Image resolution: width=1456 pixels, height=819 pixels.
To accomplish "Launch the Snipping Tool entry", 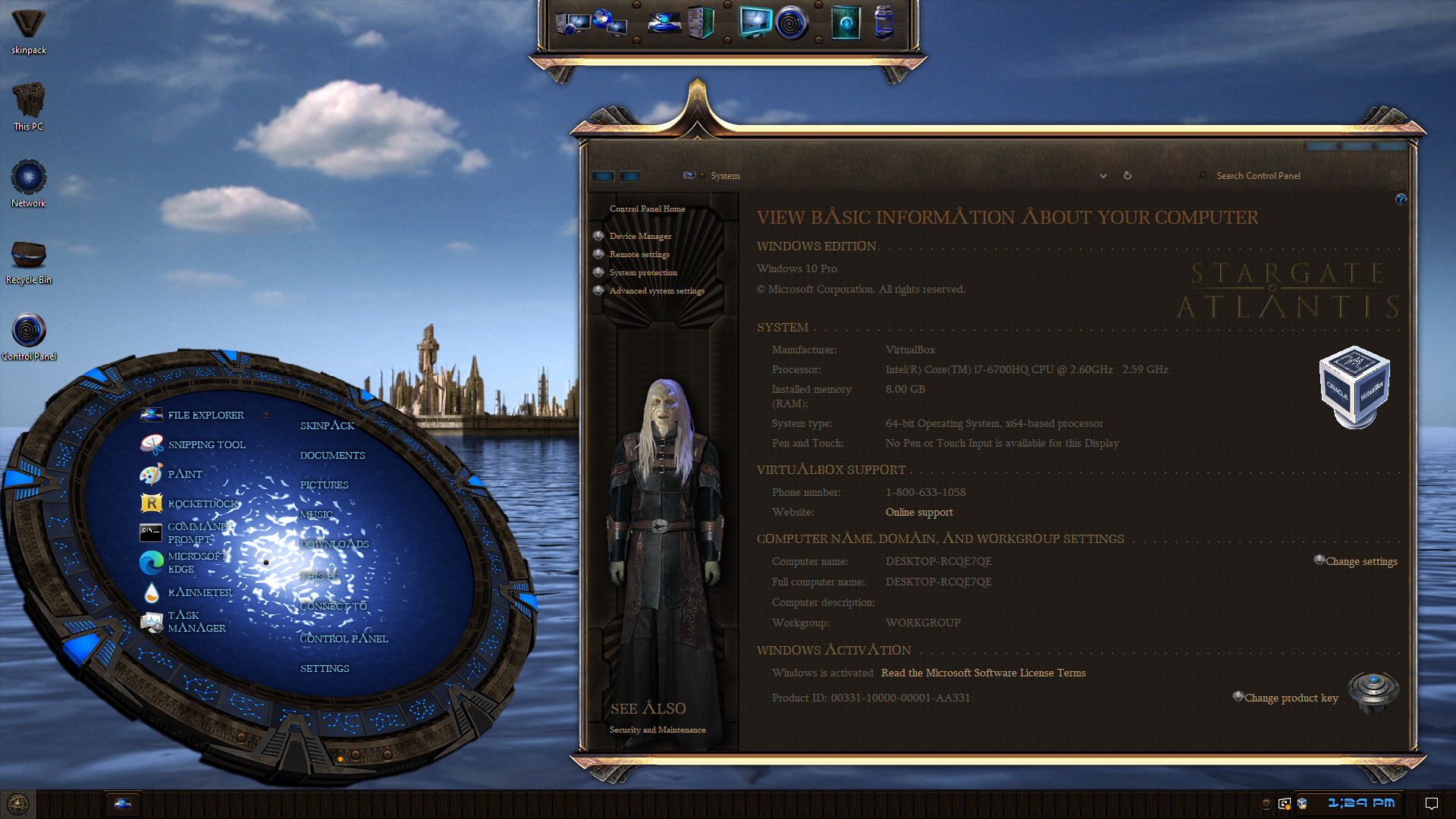I will (x=206, y=444).
